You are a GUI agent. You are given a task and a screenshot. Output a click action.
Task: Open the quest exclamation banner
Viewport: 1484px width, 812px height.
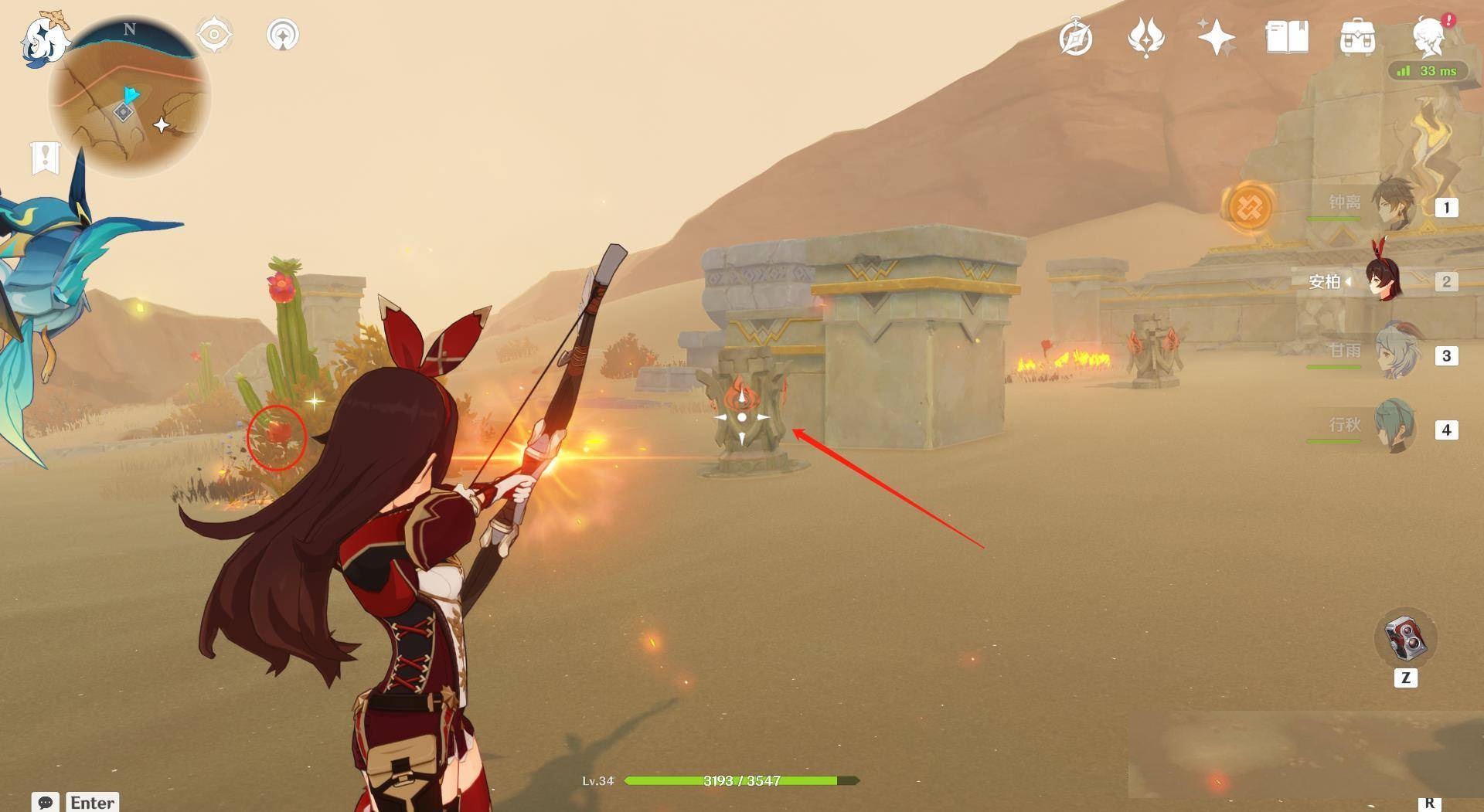click(x=46, y=158)
